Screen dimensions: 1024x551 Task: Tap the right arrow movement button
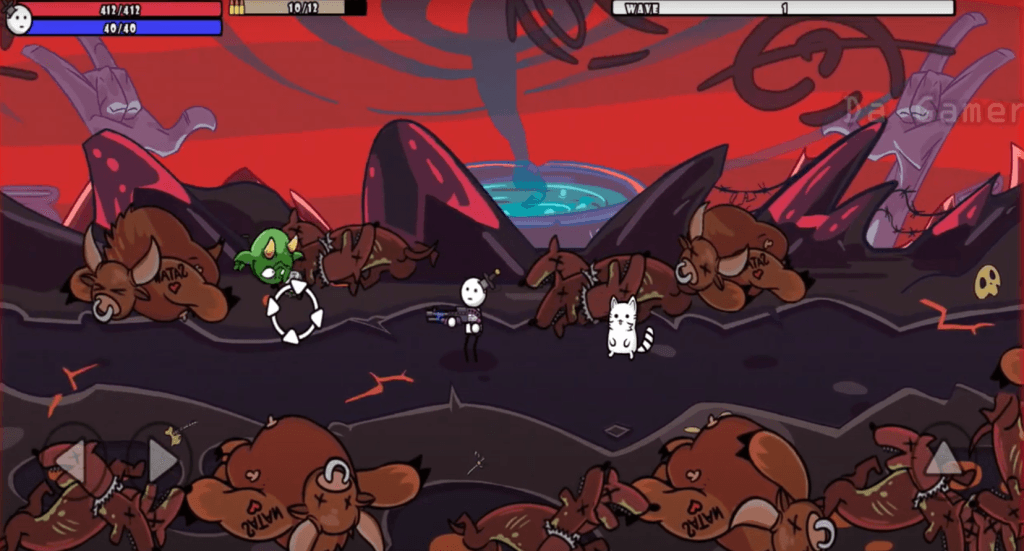click(x=160, y=460)
